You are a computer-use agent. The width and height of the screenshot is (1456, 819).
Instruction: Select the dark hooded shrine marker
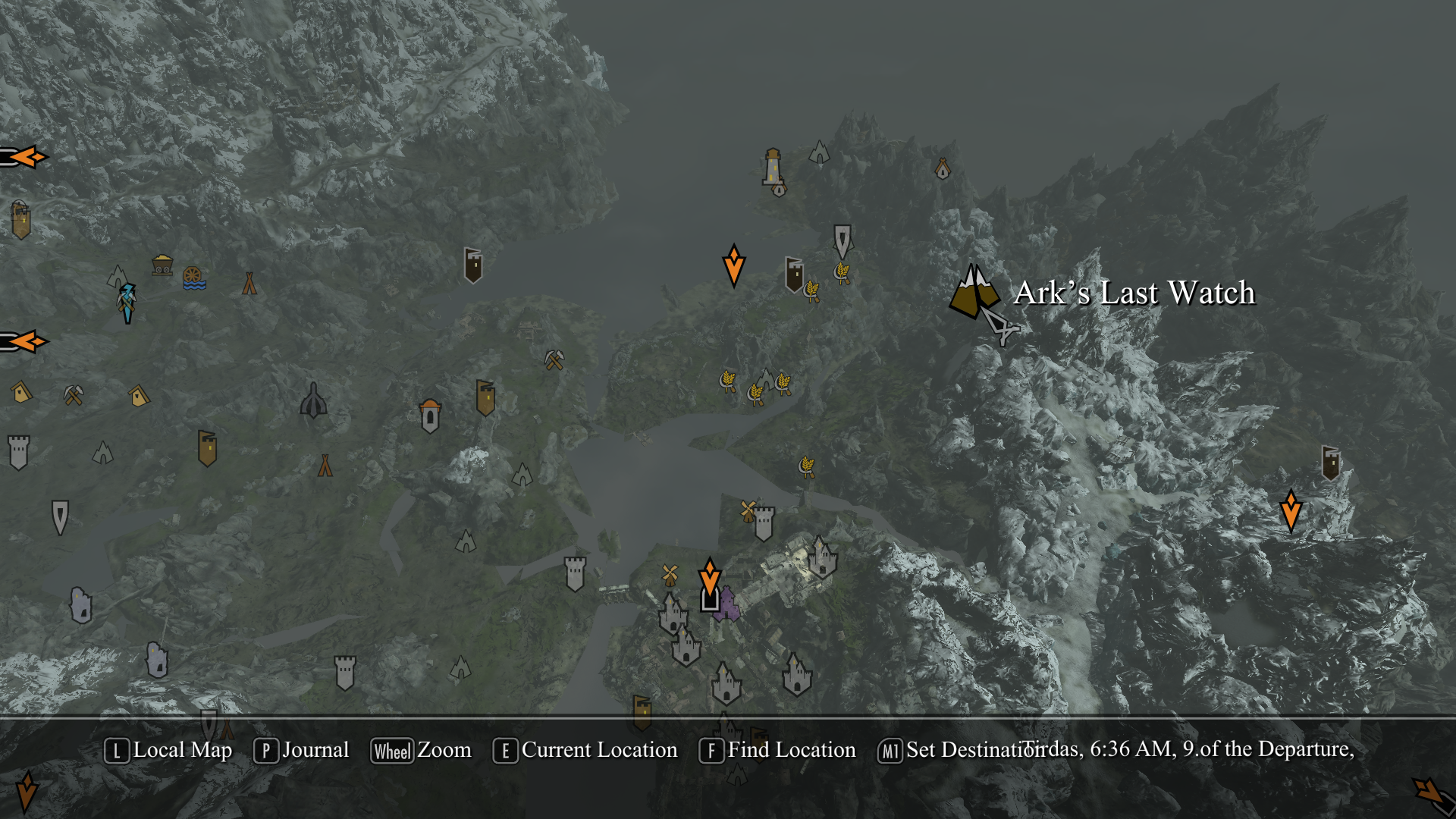coord(313,400)
